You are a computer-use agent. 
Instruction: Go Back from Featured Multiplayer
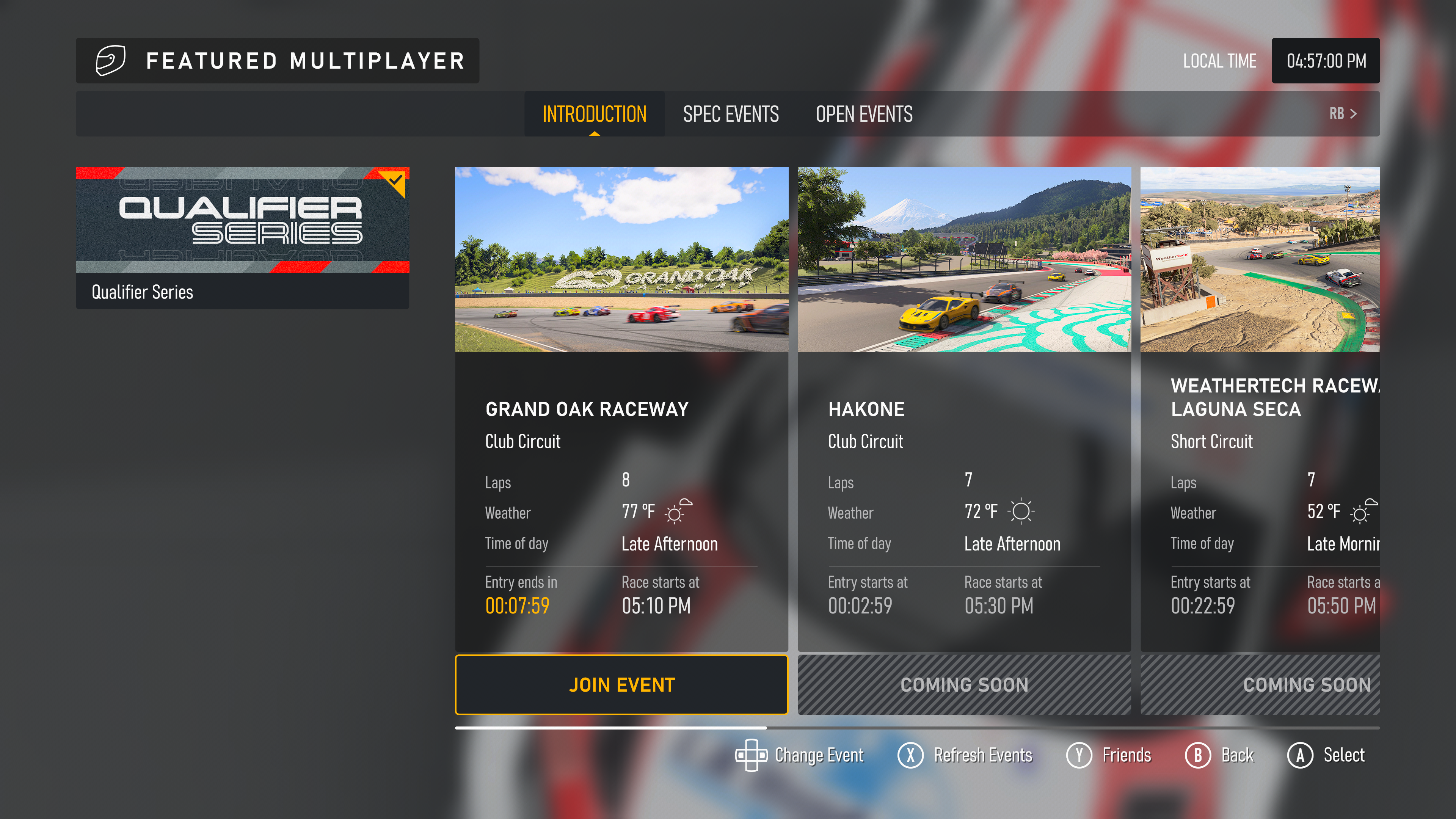pyautogui.click(x=1220, y=755)
